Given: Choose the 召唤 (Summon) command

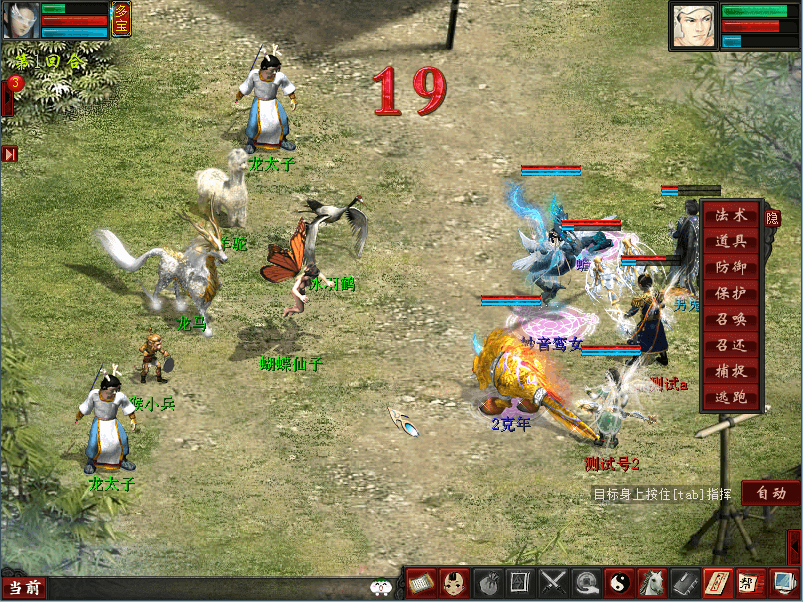Looking at the screenshot, I should point(731,319).
